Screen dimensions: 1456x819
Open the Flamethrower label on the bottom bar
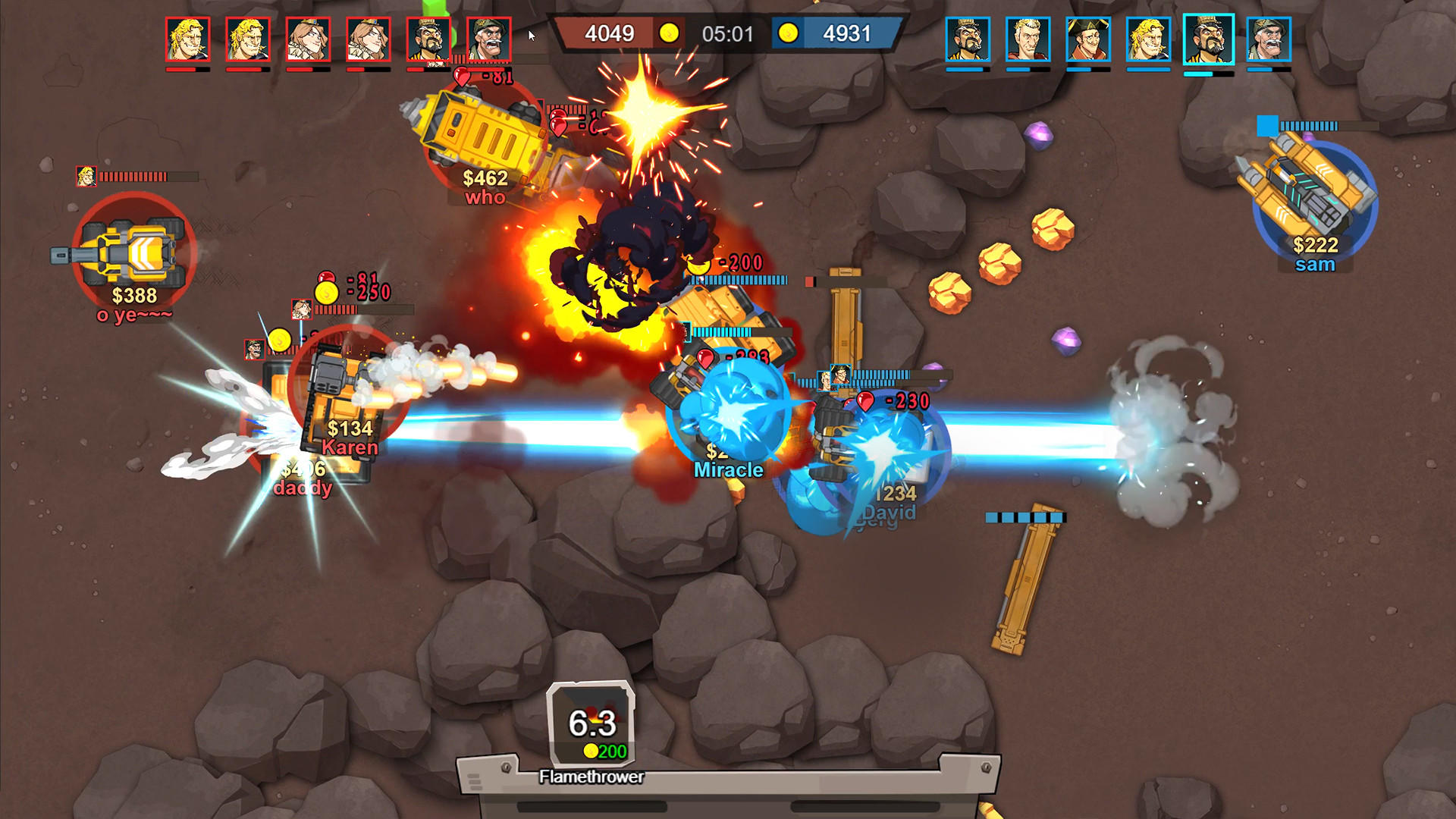coord(590,777)
